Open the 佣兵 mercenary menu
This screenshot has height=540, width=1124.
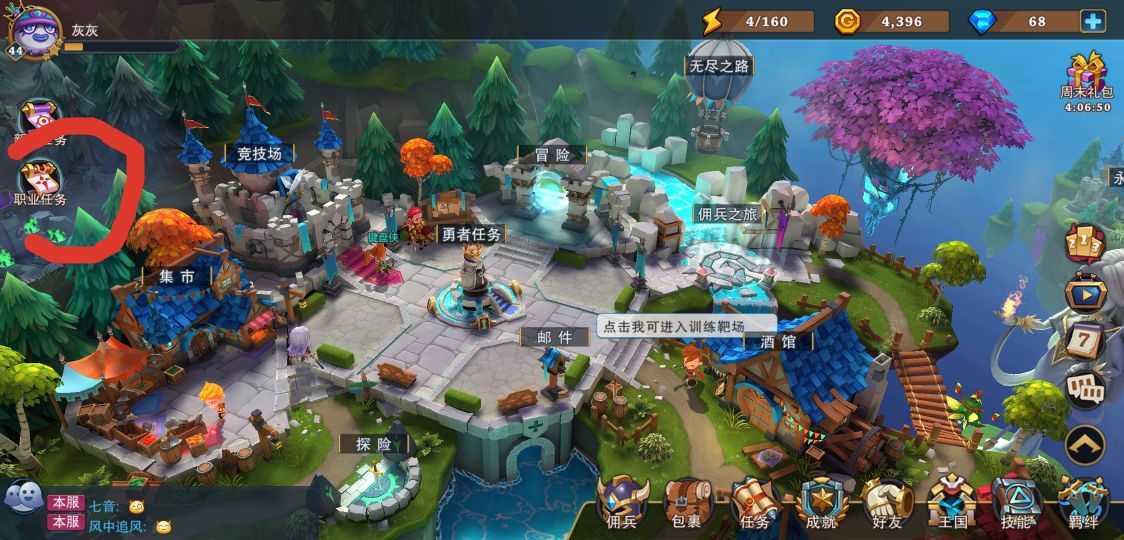pyautogui.click(x=622, y=500)
